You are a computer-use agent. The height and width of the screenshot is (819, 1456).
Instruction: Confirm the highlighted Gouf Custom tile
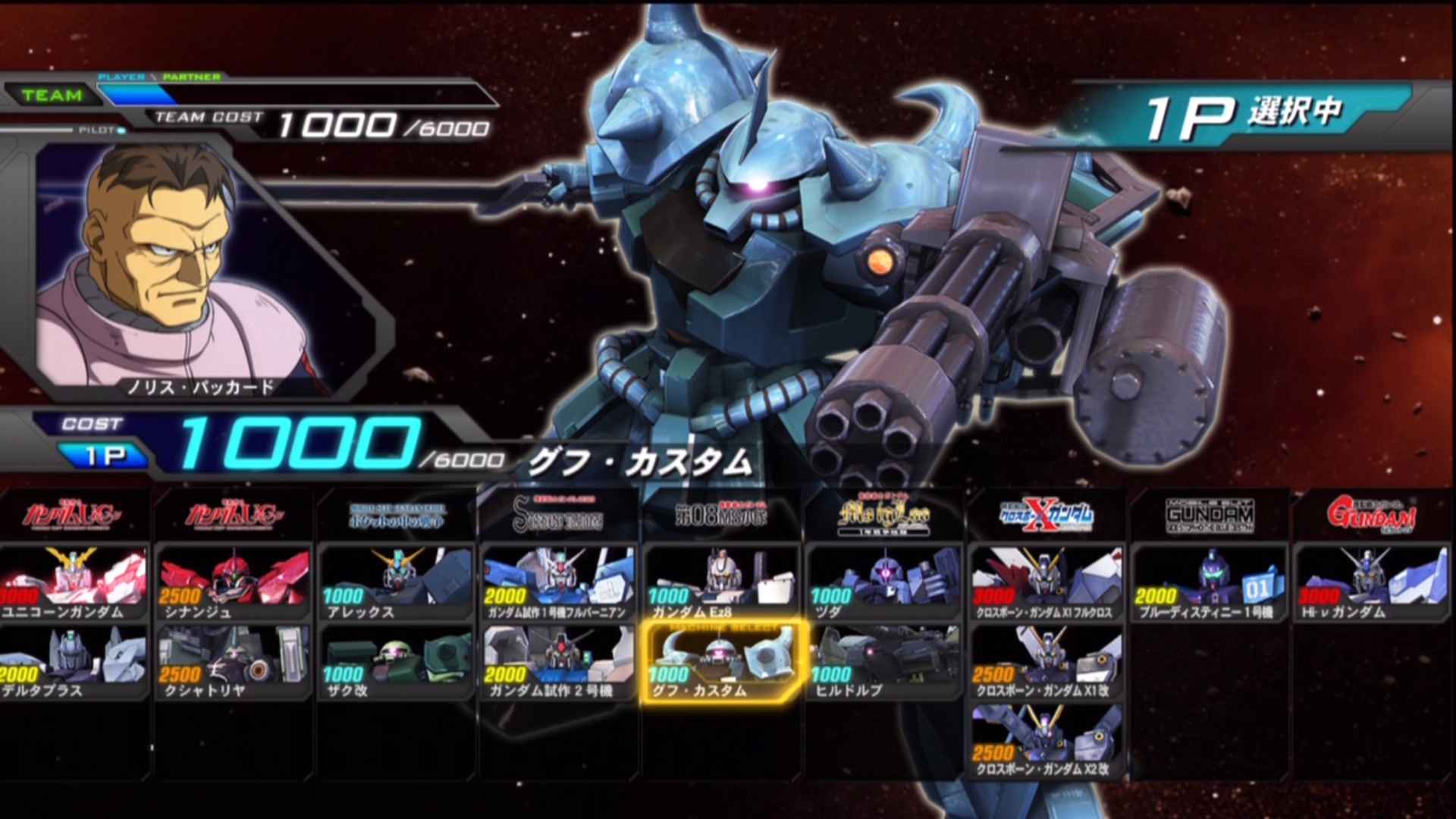721,663
